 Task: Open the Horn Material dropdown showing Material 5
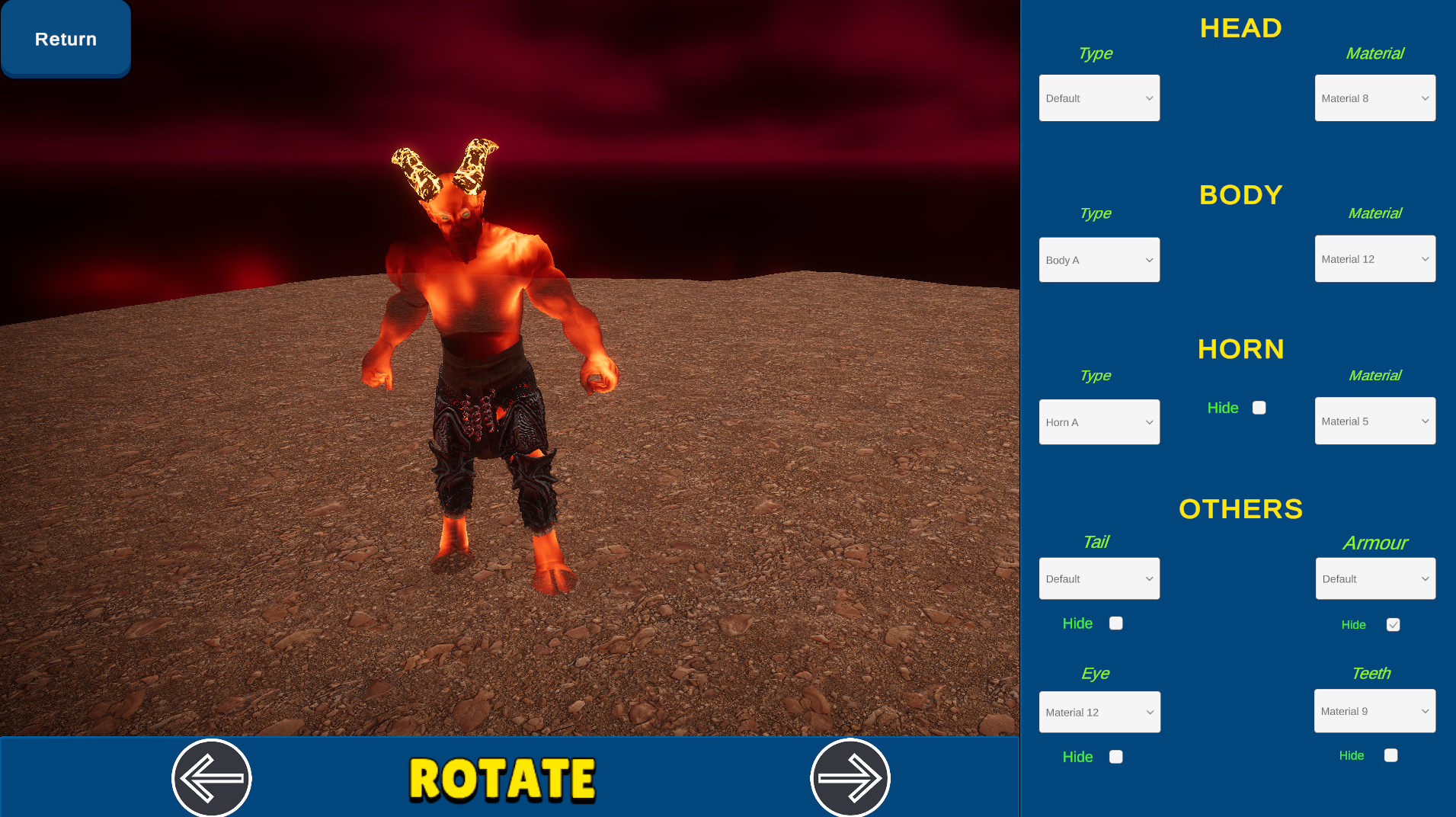(1374, 421)
